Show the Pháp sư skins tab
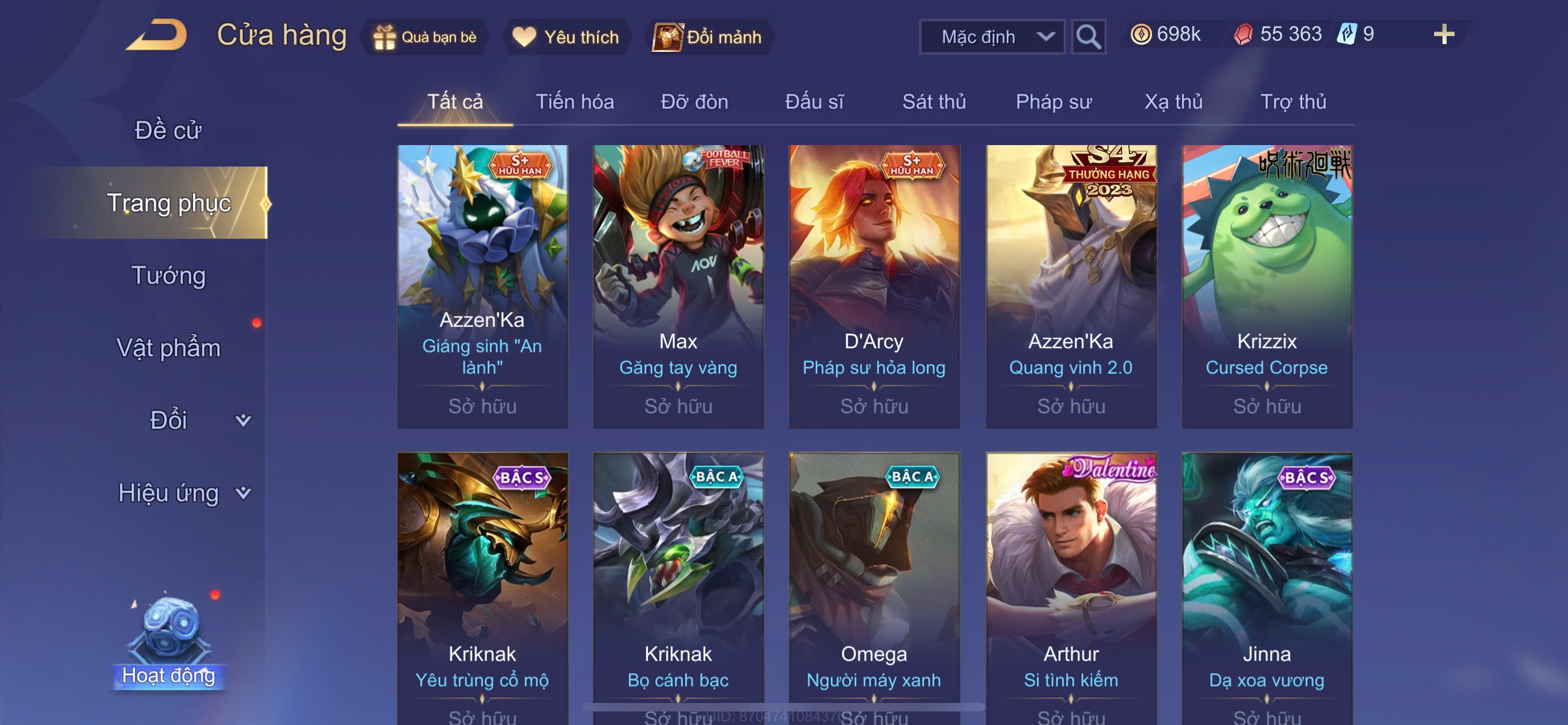 tap(1053, 102)
